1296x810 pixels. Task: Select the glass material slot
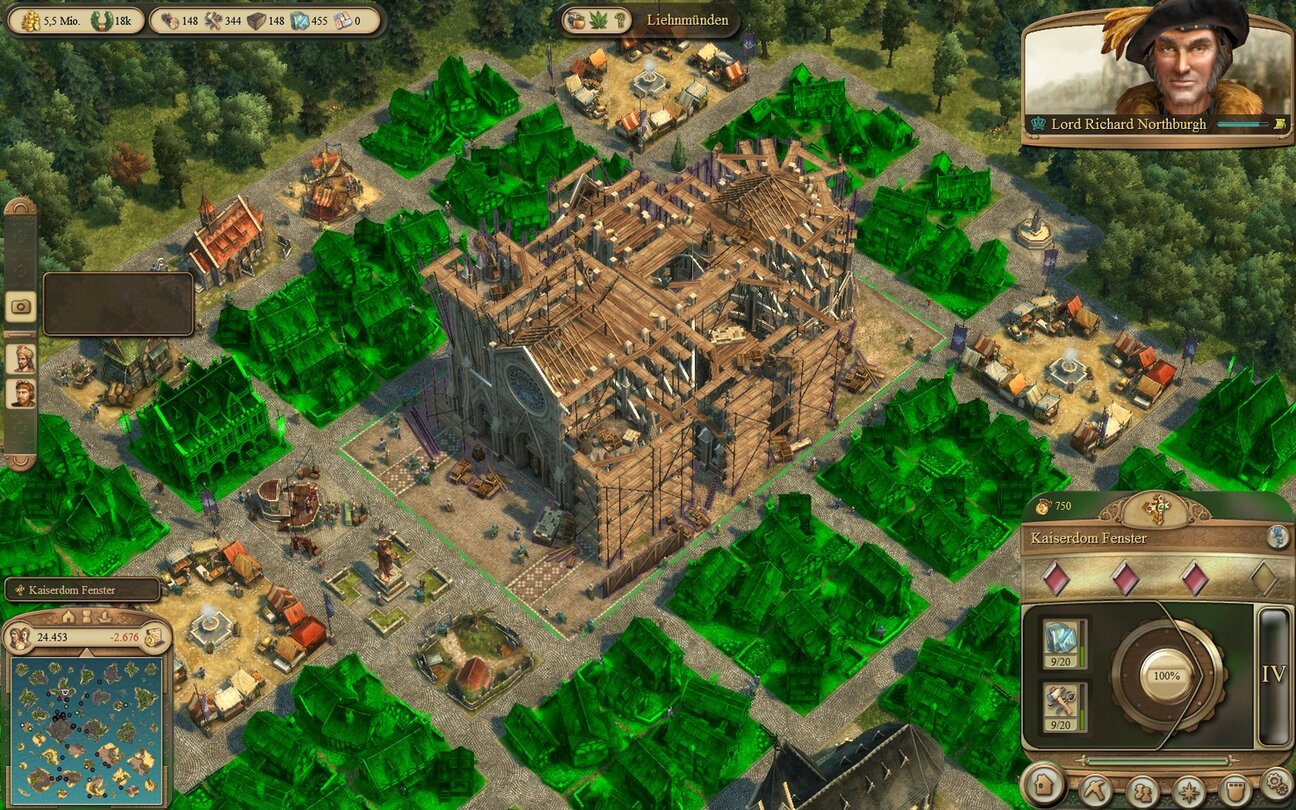1059,641
